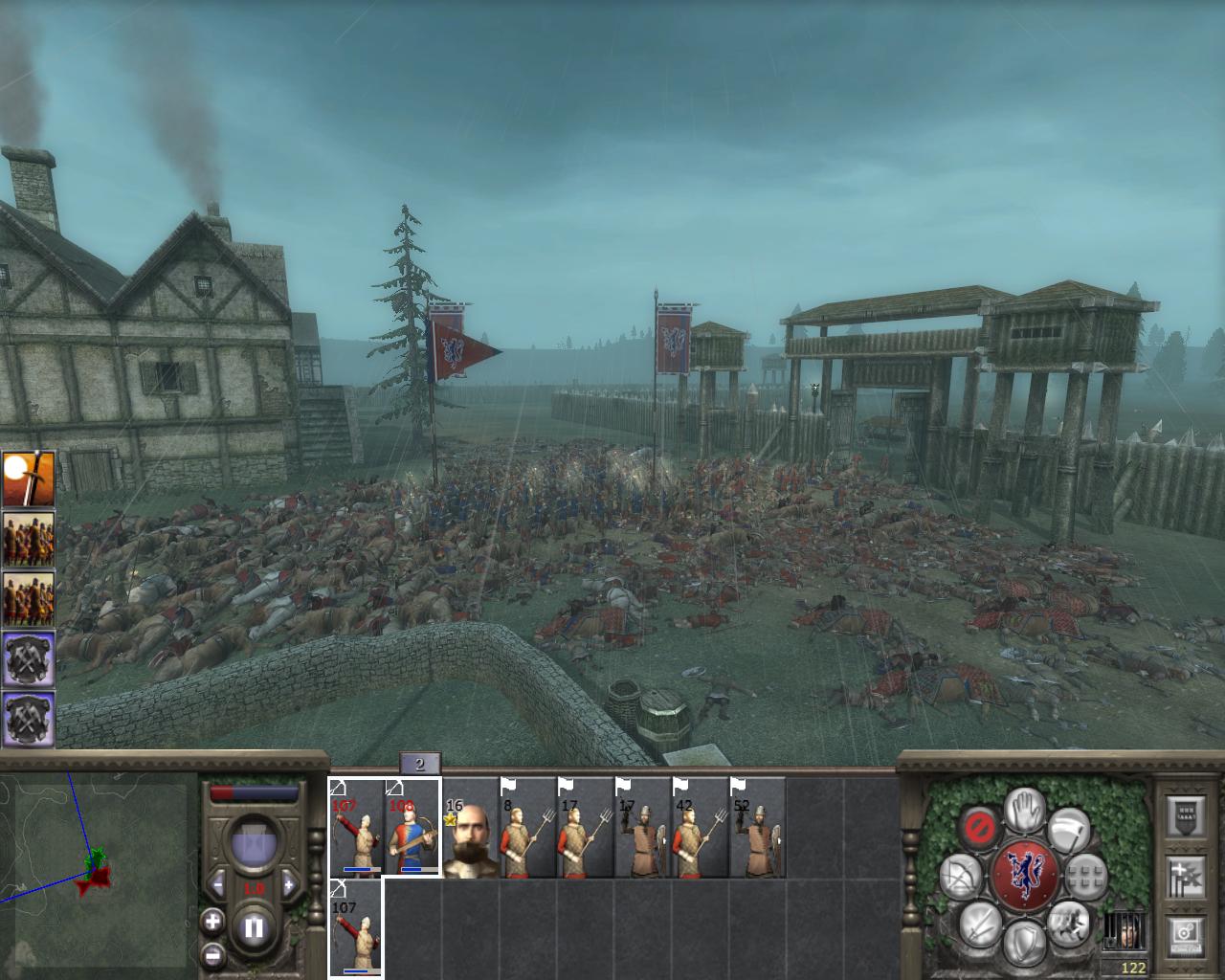
Task: Click the open hand halt command
Action: click(x=1027, y=812)
